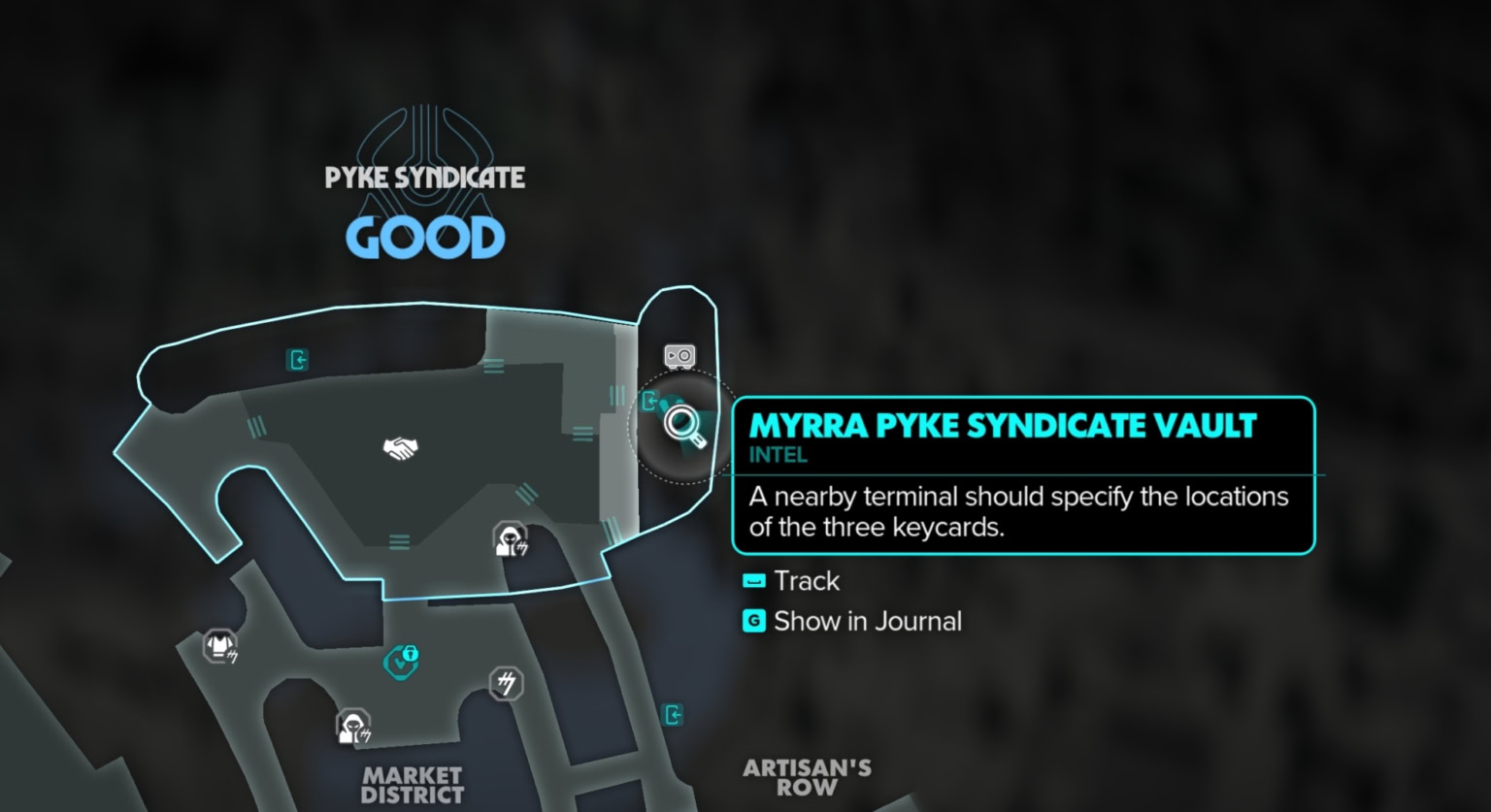Select the safe vault icon above the intel marker

tap(679, 355)
